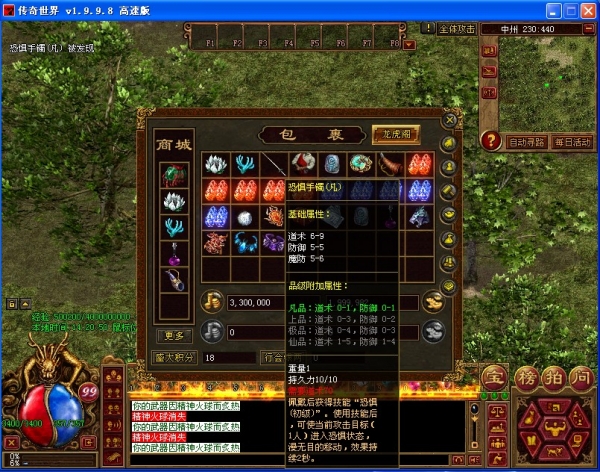
Task: Open the 拍 auction button
Action: (556, 378)
